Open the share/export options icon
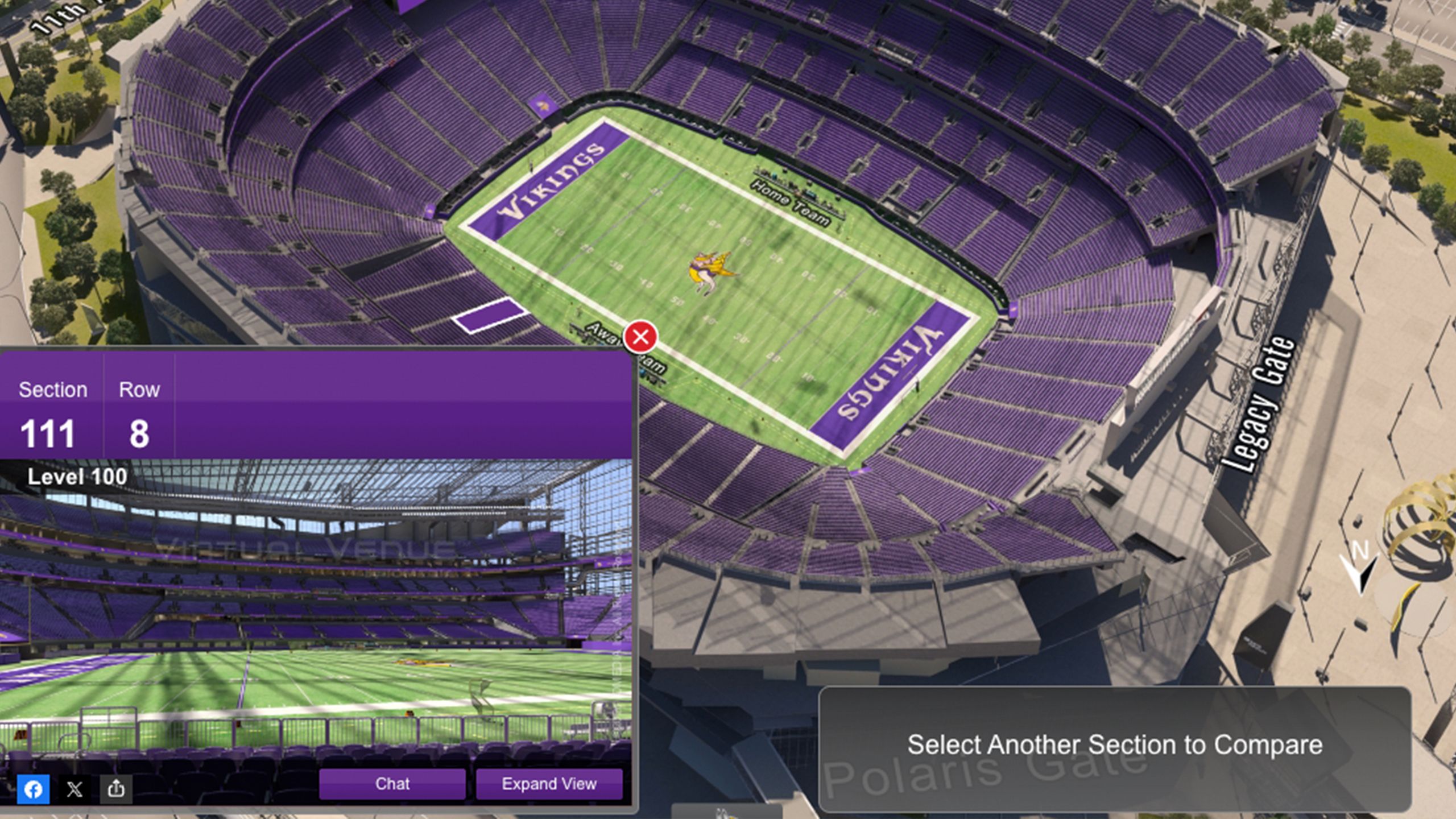The height and width of the screenshot is (819, 1456). [115, 788]
